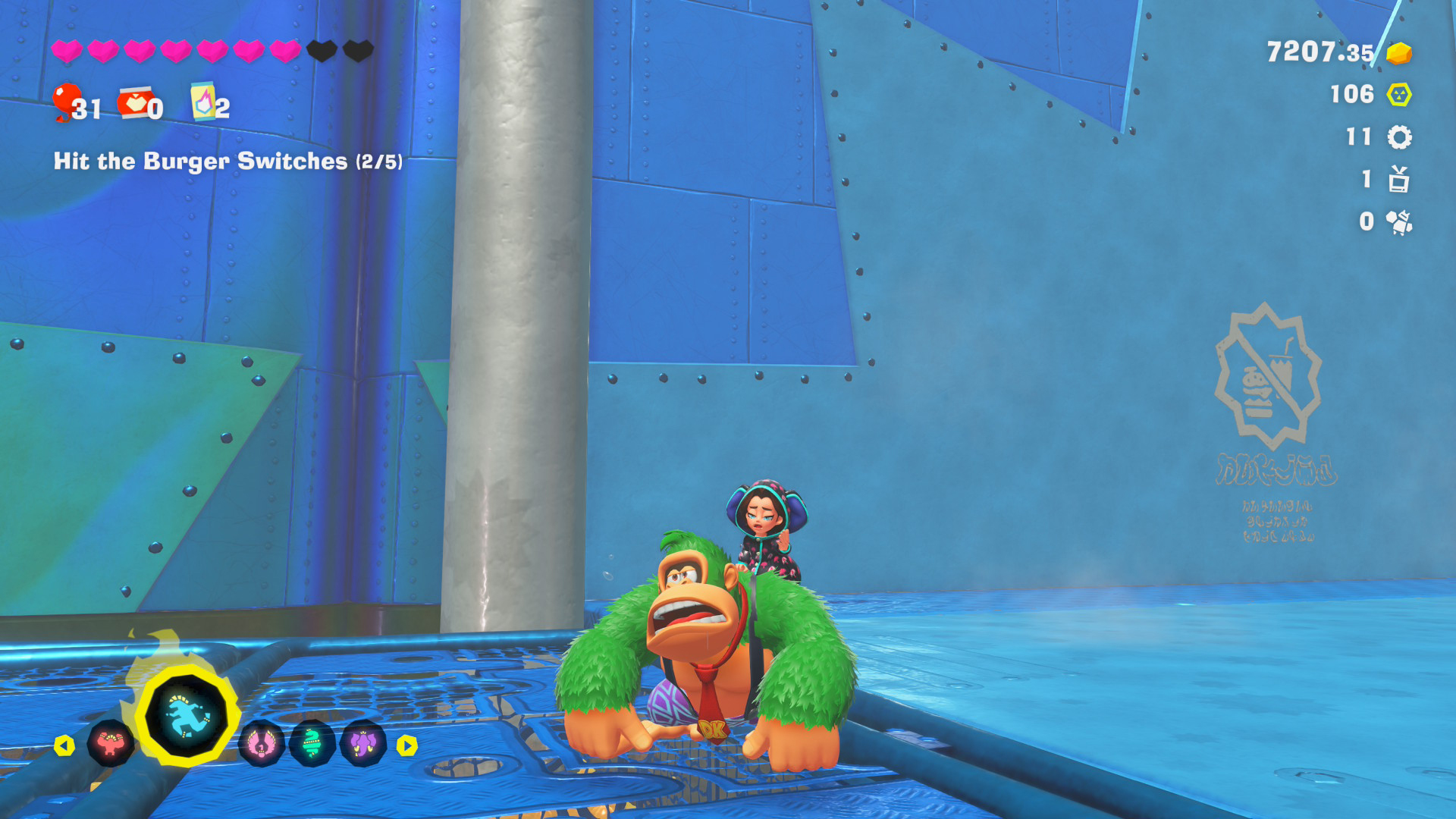Use the yellow flame drink can
This screenshot has width=1456, height=819.
tap(202, 102)
